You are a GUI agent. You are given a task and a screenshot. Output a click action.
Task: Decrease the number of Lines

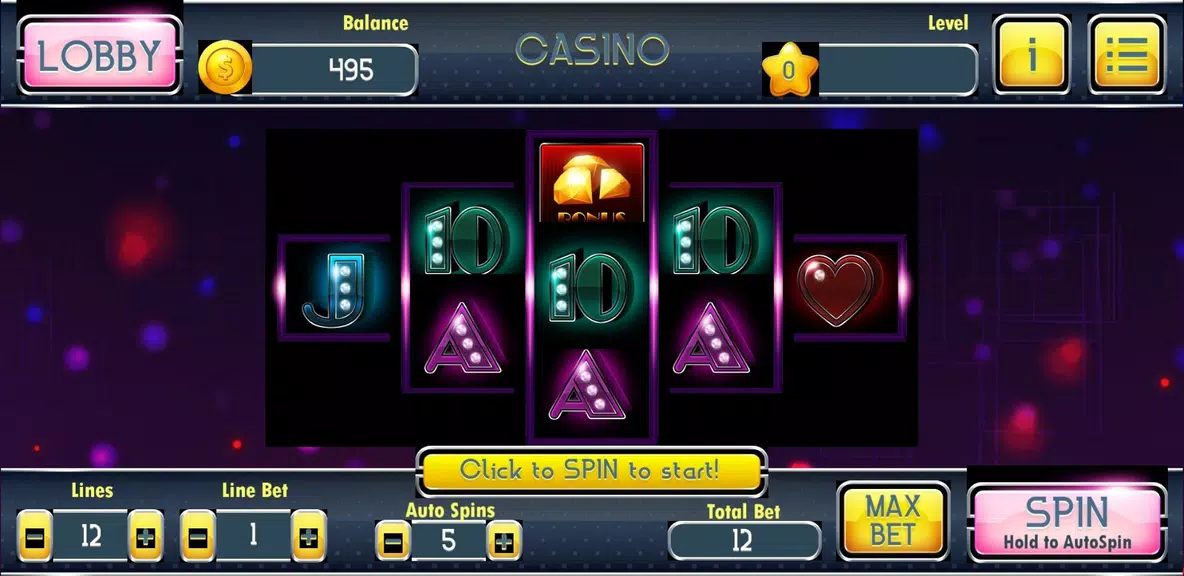(34, 537)
